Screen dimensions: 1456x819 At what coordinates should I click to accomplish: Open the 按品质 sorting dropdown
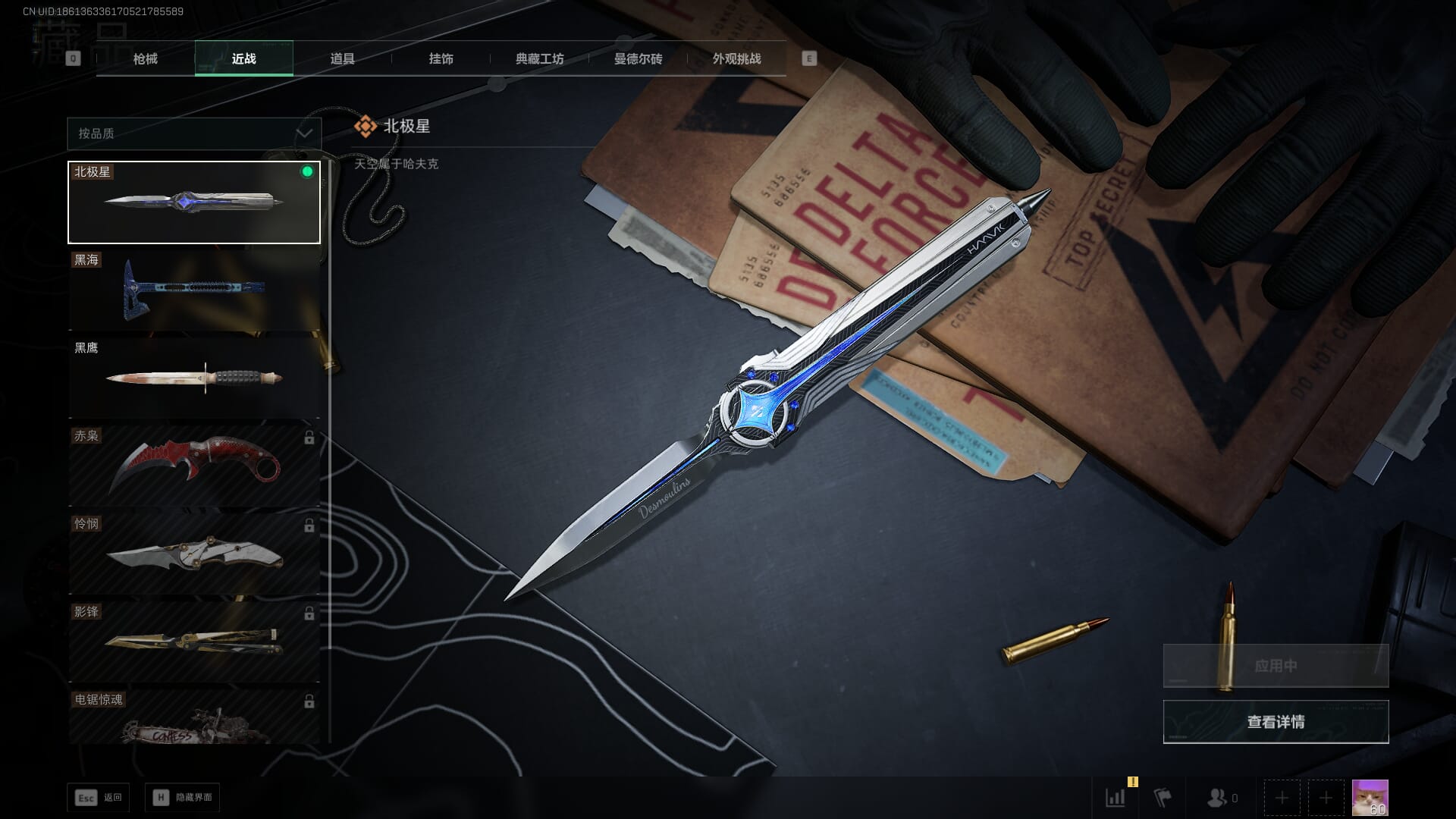pos(194,133)
